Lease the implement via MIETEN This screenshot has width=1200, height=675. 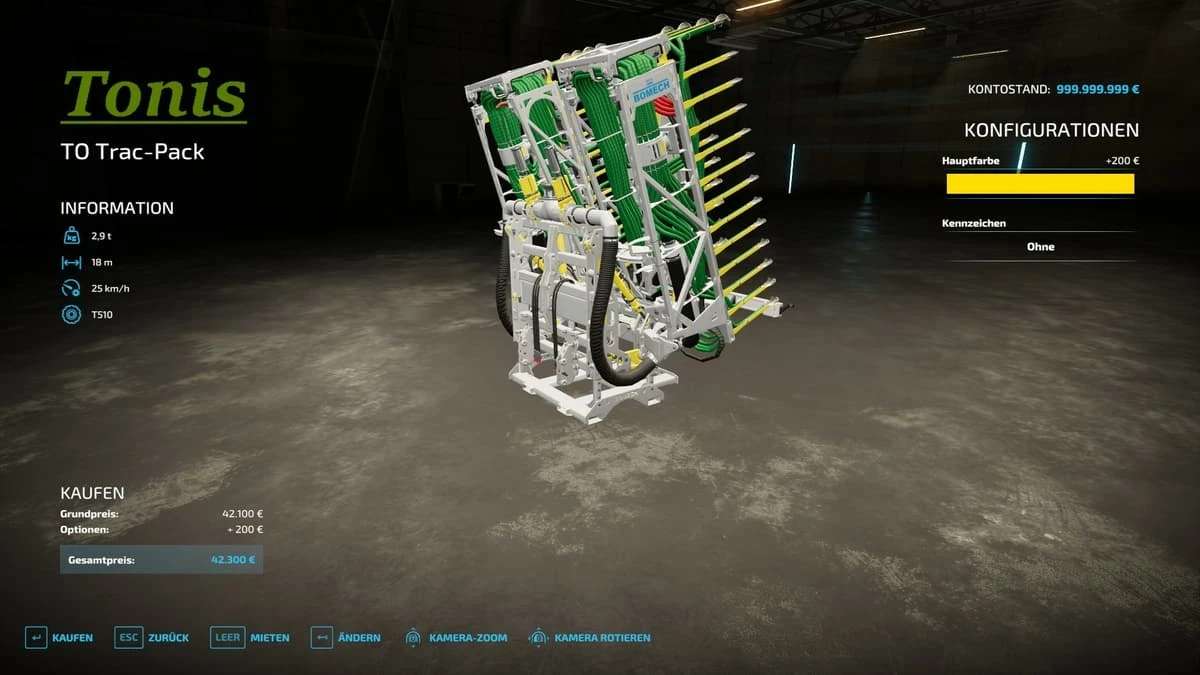click(x=250, y=638)
